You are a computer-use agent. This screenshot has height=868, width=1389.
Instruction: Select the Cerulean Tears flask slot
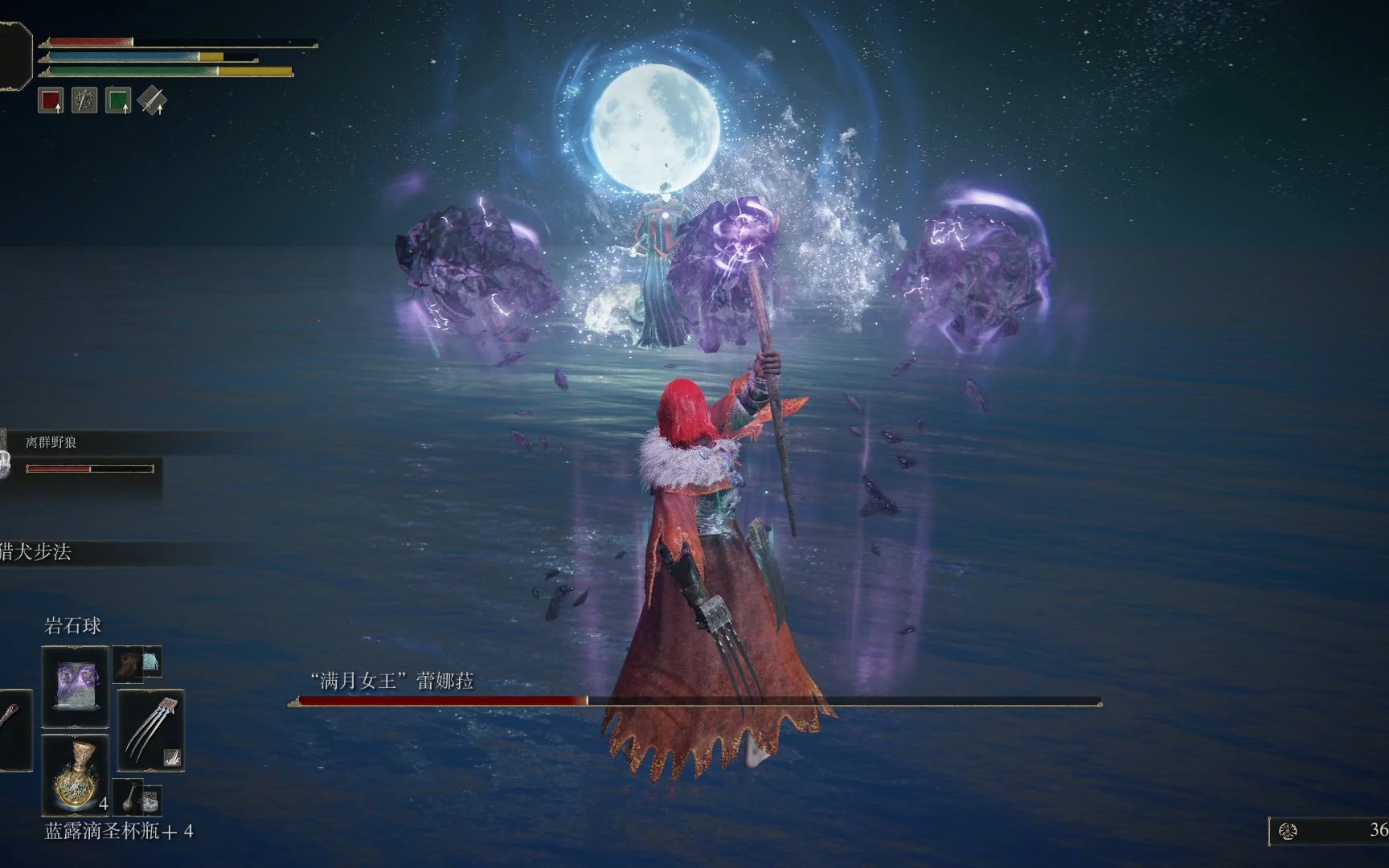(x=75, y=773)
